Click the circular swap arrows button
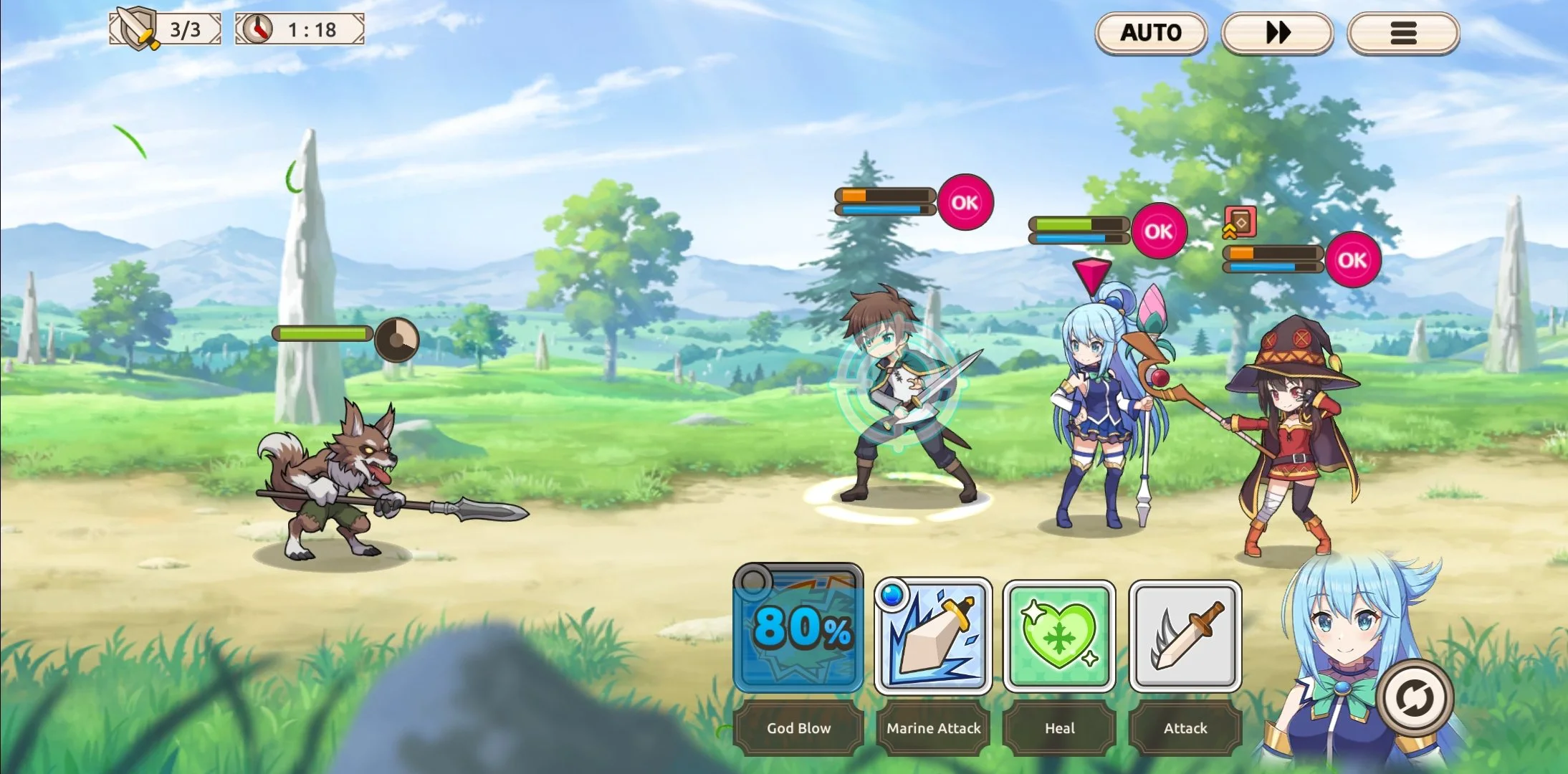1568x774 pixels. coord(1415,697)
